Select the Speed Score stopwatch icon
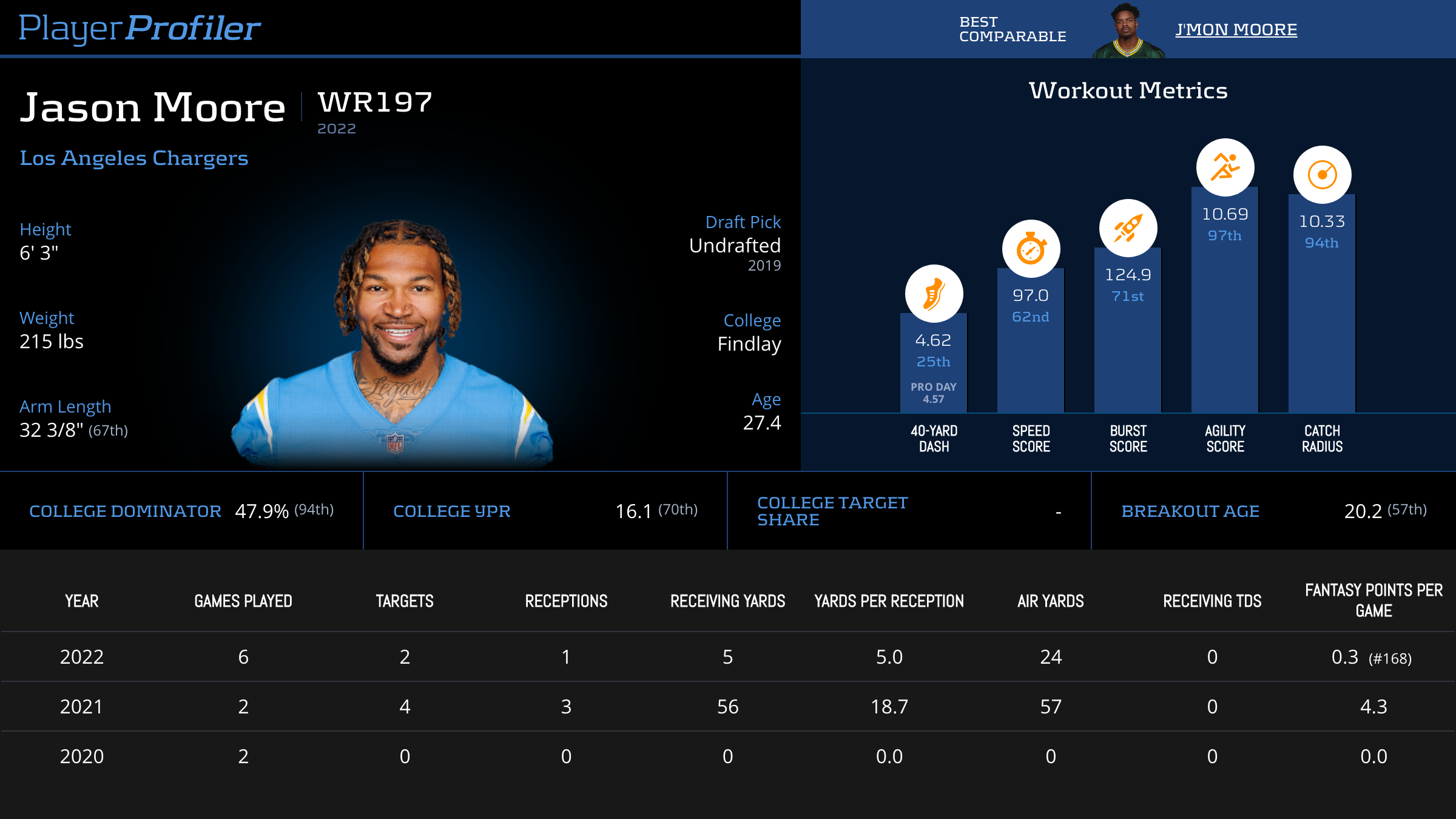This screenshot has width=1456, height=819. 1031,249
